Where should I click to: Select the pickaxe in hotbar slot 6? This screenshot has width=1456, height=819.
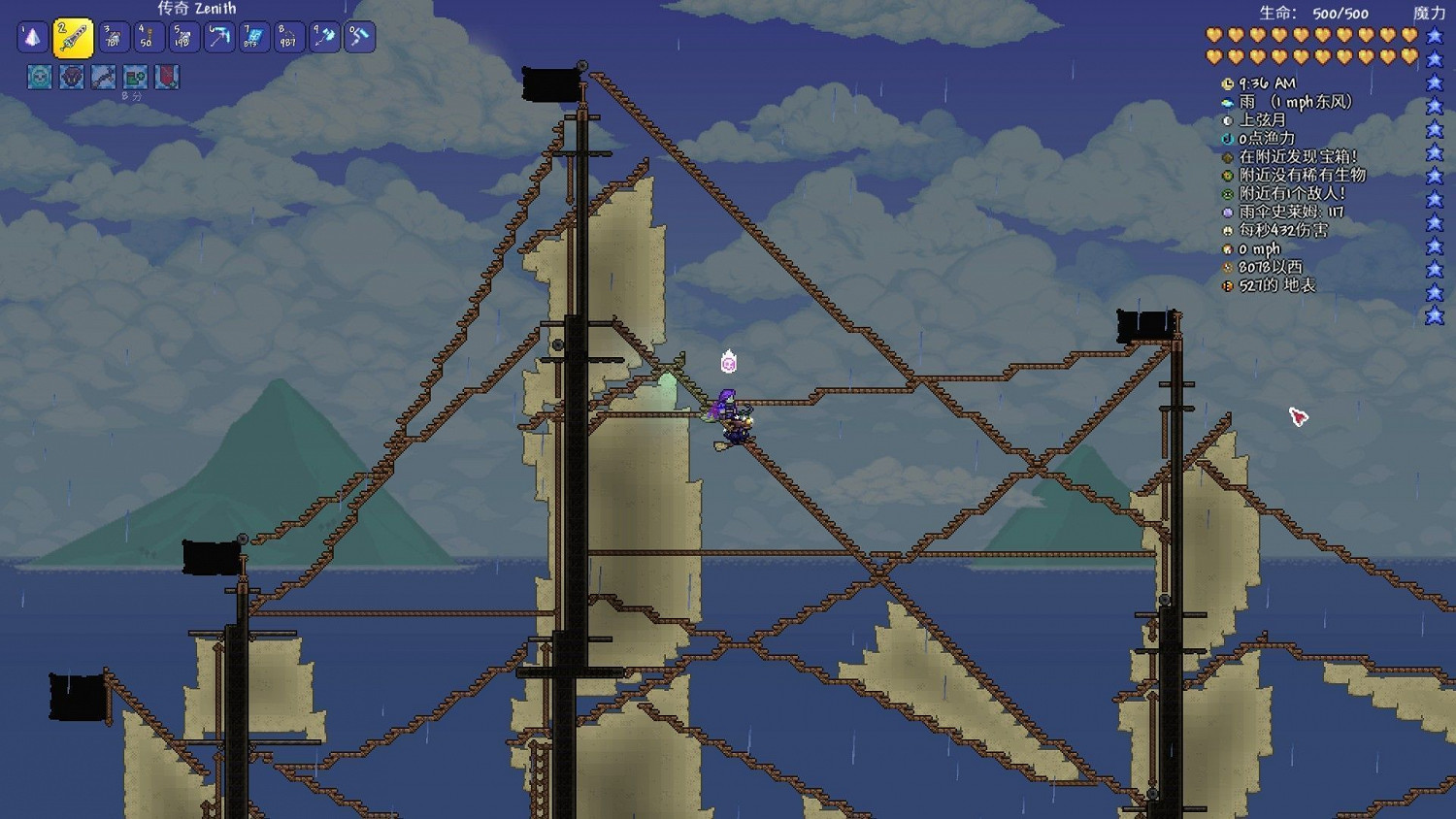[x=218, y=38]
